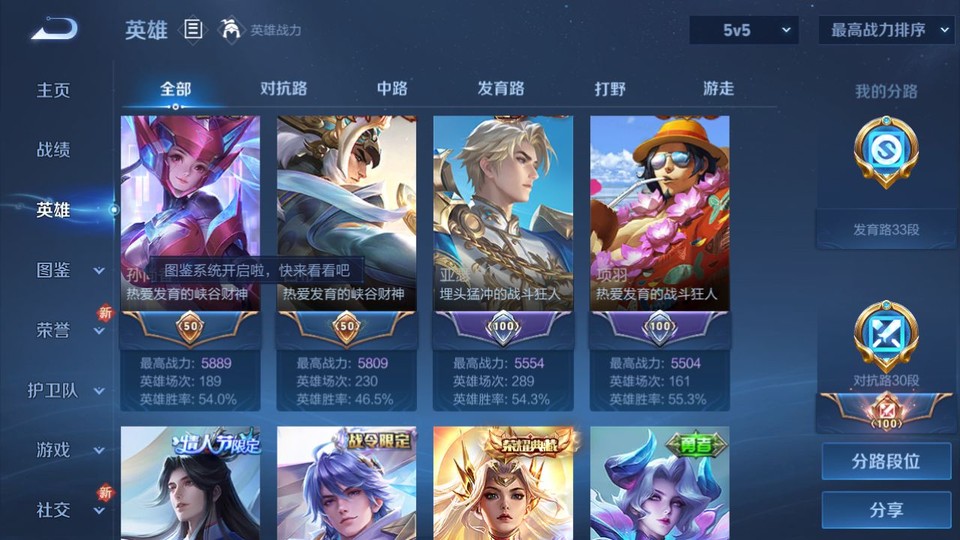The width and height of the screenshot is (960, 540).
Task: Go back using the top-left arrow
Action: (x=54, y=30)
